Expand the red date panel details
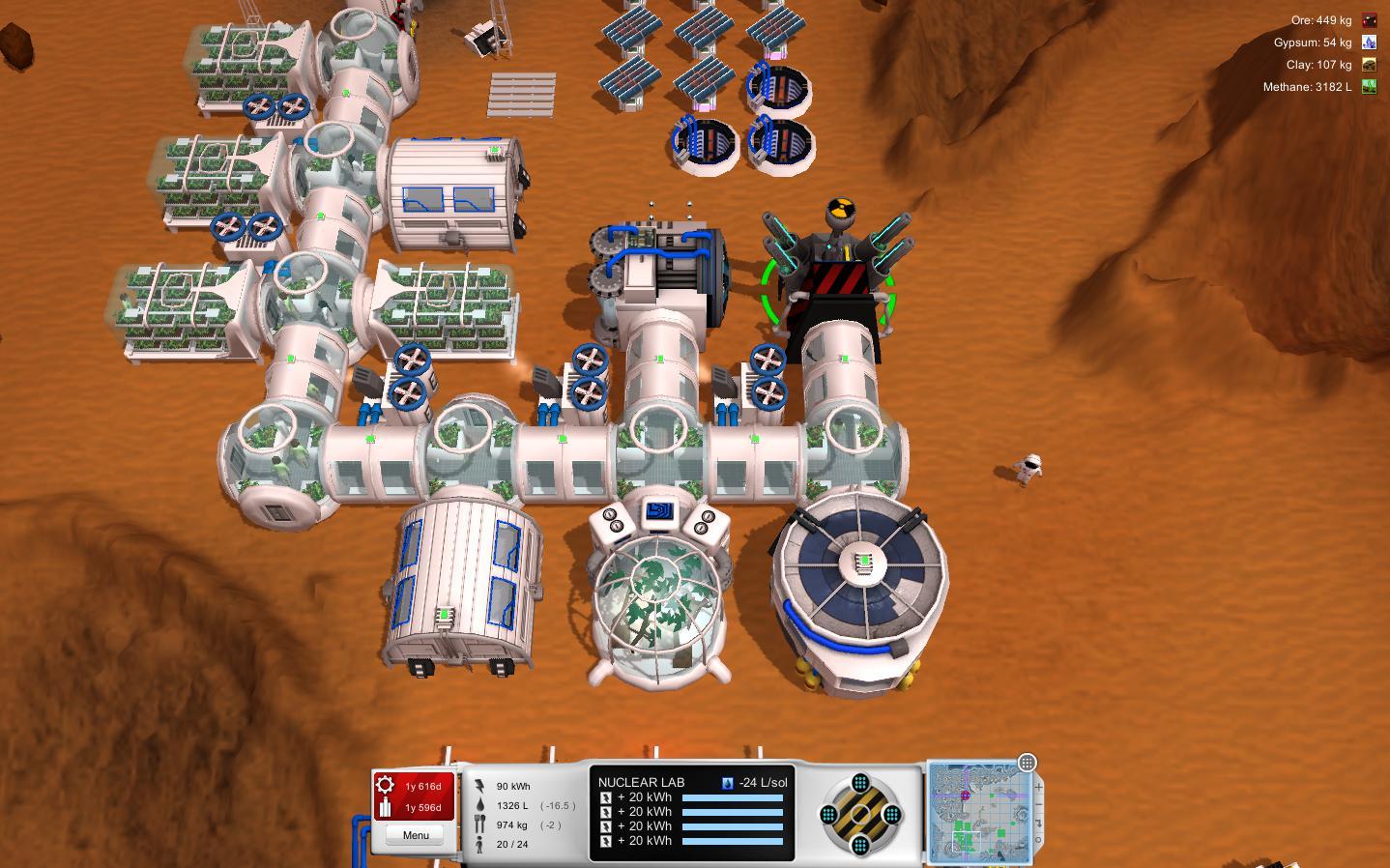The height and width of the screenshot is (868, 1390). 414,796
